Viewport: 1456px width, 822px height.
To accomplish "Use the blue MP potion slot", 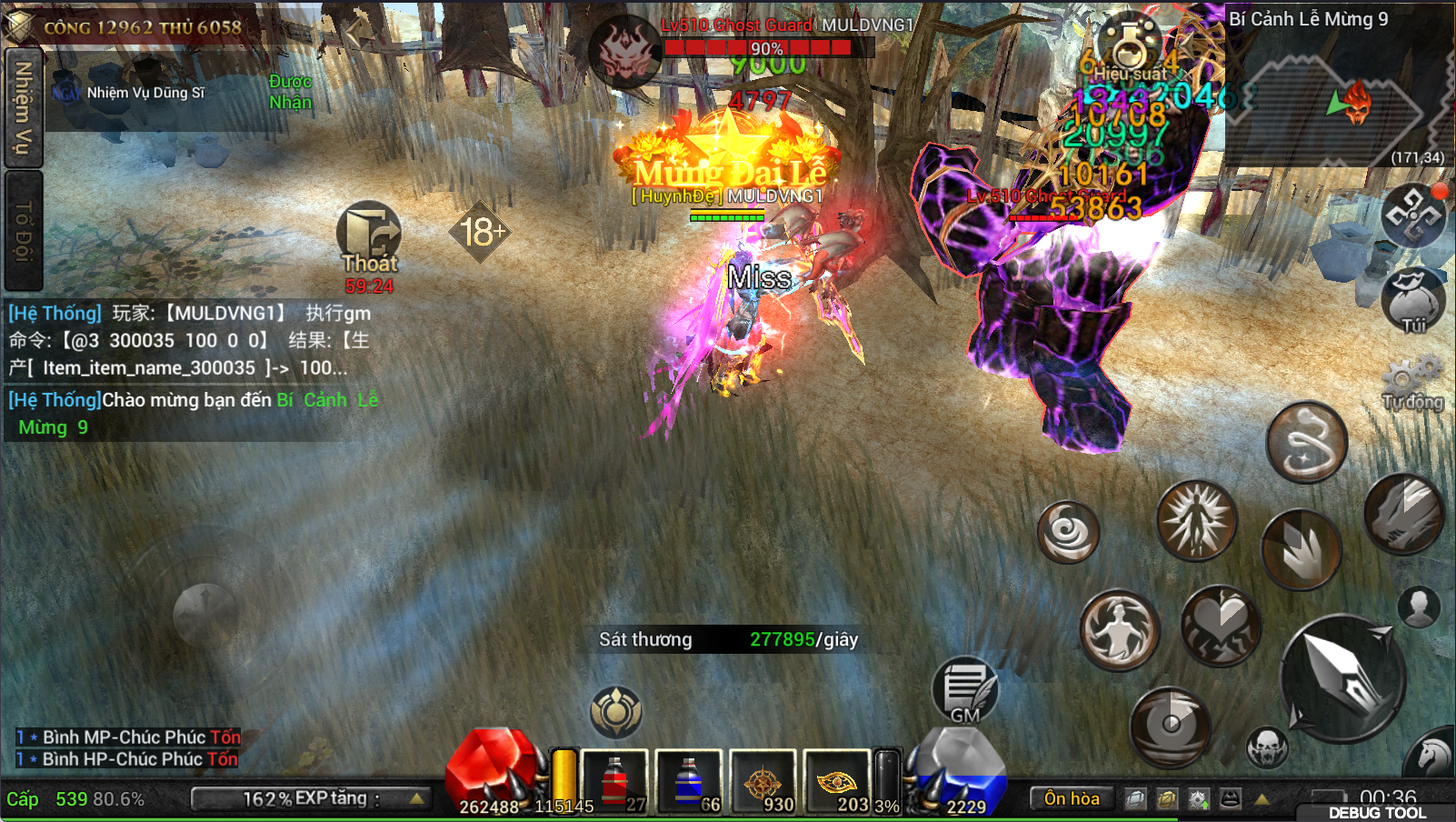I will click(x=689, y=780).
